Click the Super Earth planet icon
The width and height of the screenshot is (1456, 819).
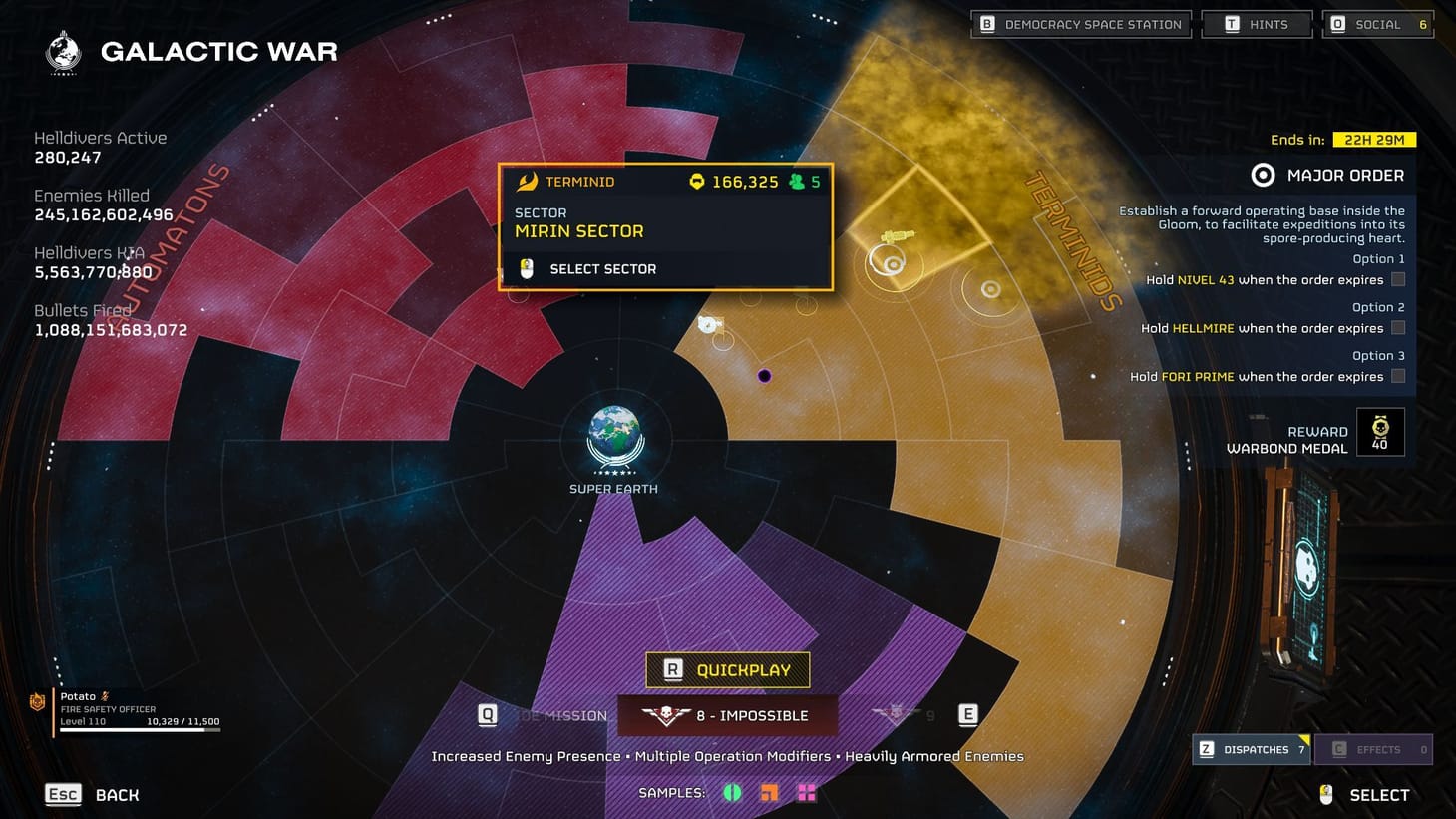click(614, 437)
